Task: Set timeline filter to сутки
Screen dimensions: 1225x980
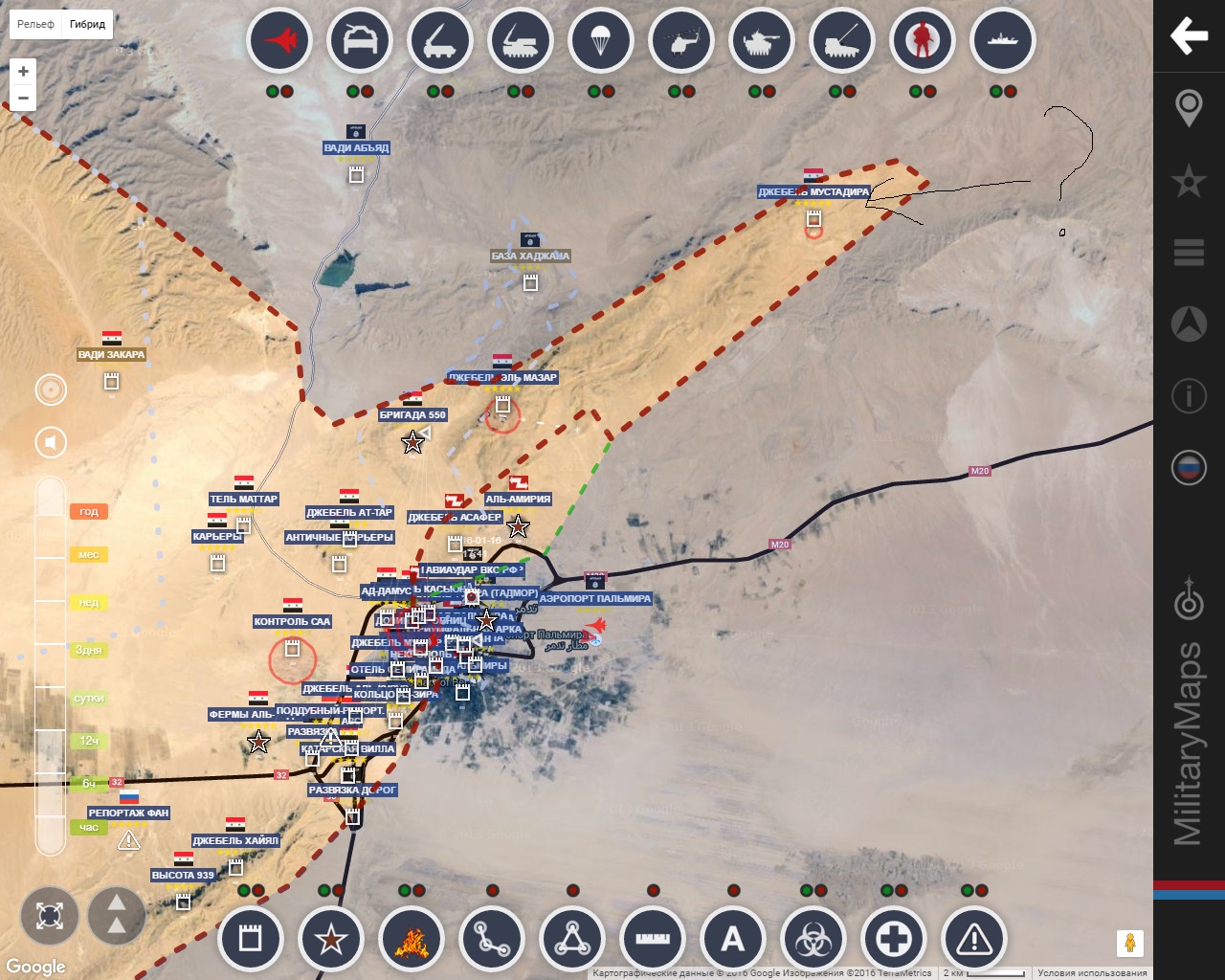Action: tap(89, 698)
